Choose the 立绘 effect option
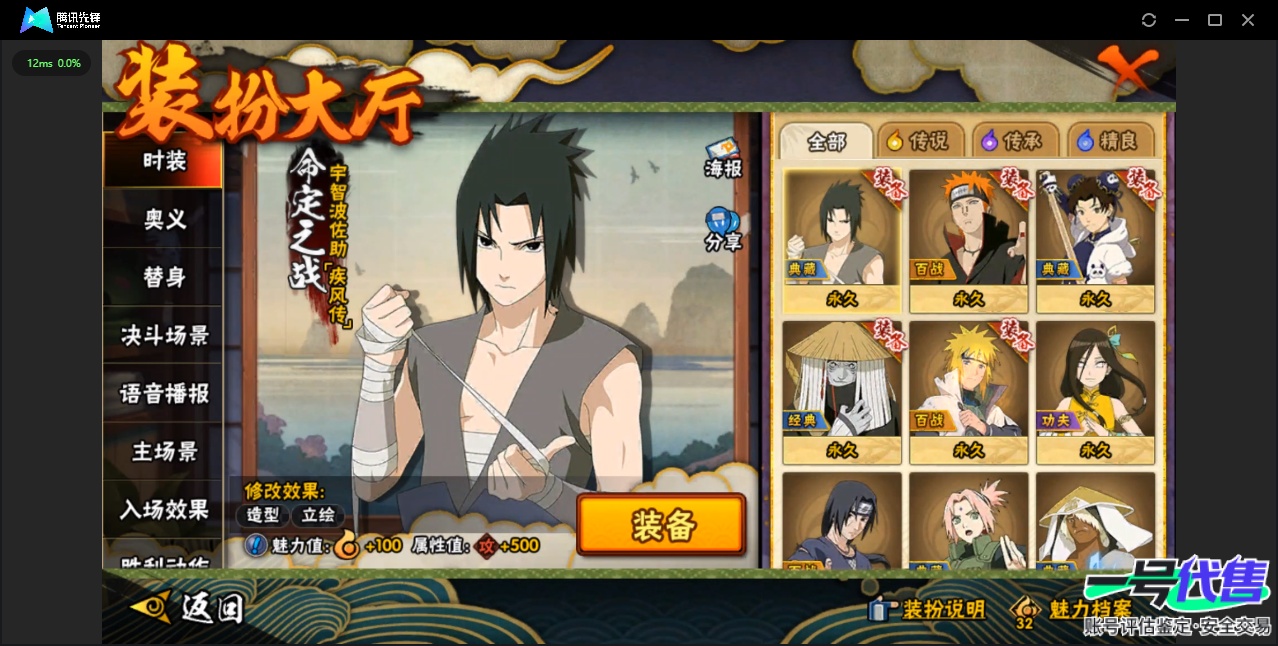1278x646 pixels. 318,515
